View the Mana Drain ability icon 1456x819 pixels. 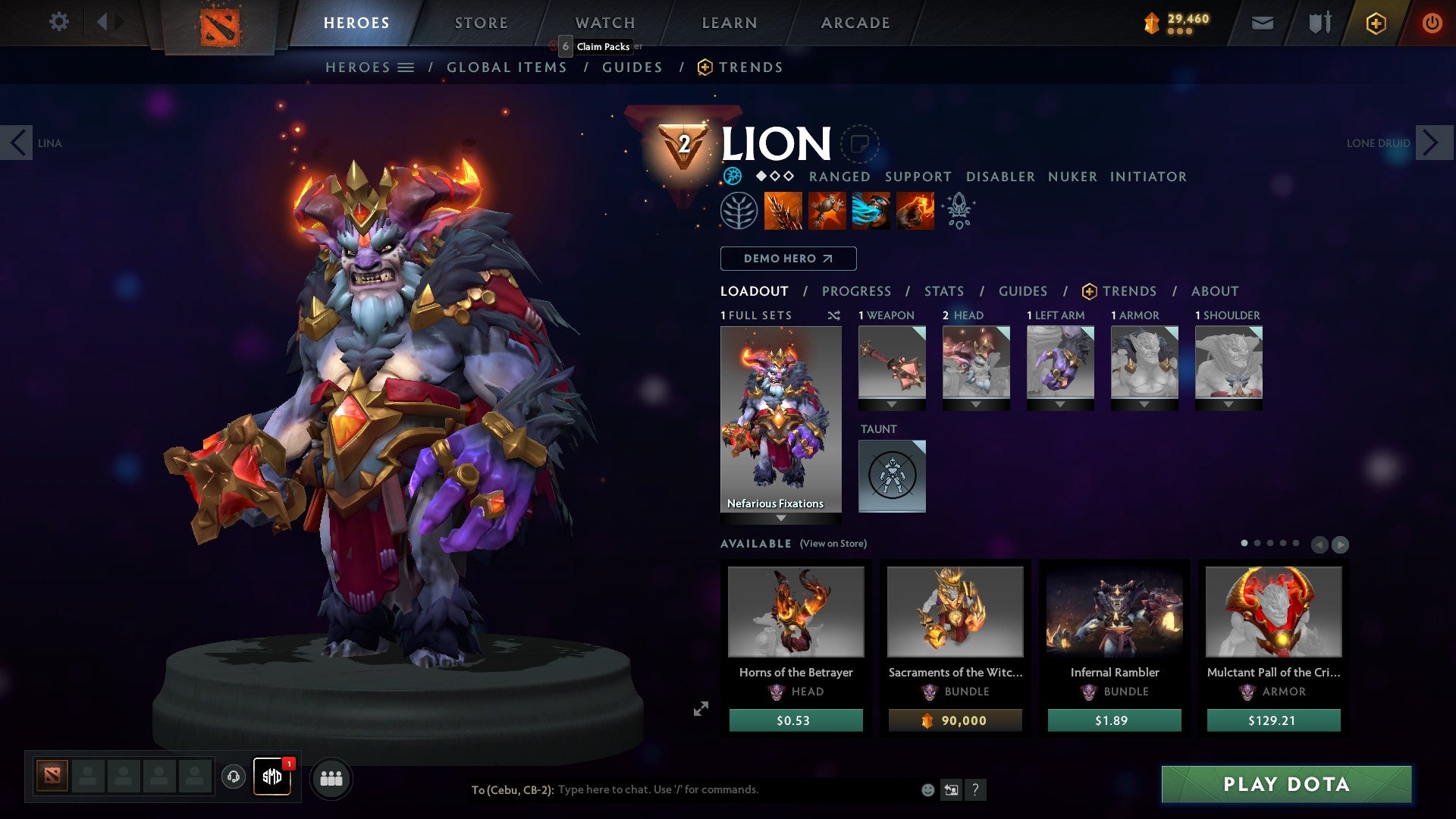pyautogui.click(x=872, y=211)
